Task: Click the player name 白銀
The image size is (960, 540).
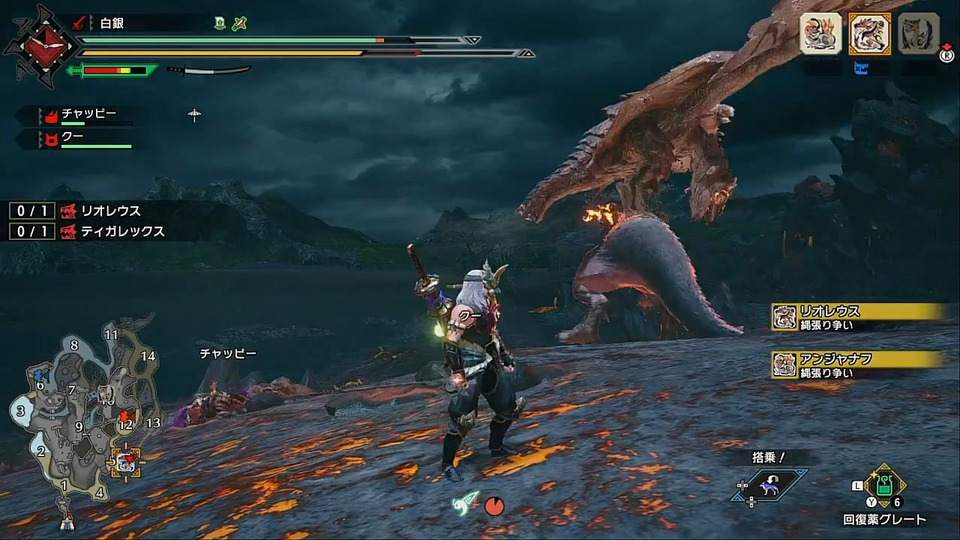Action: click(x=113, y=21)
